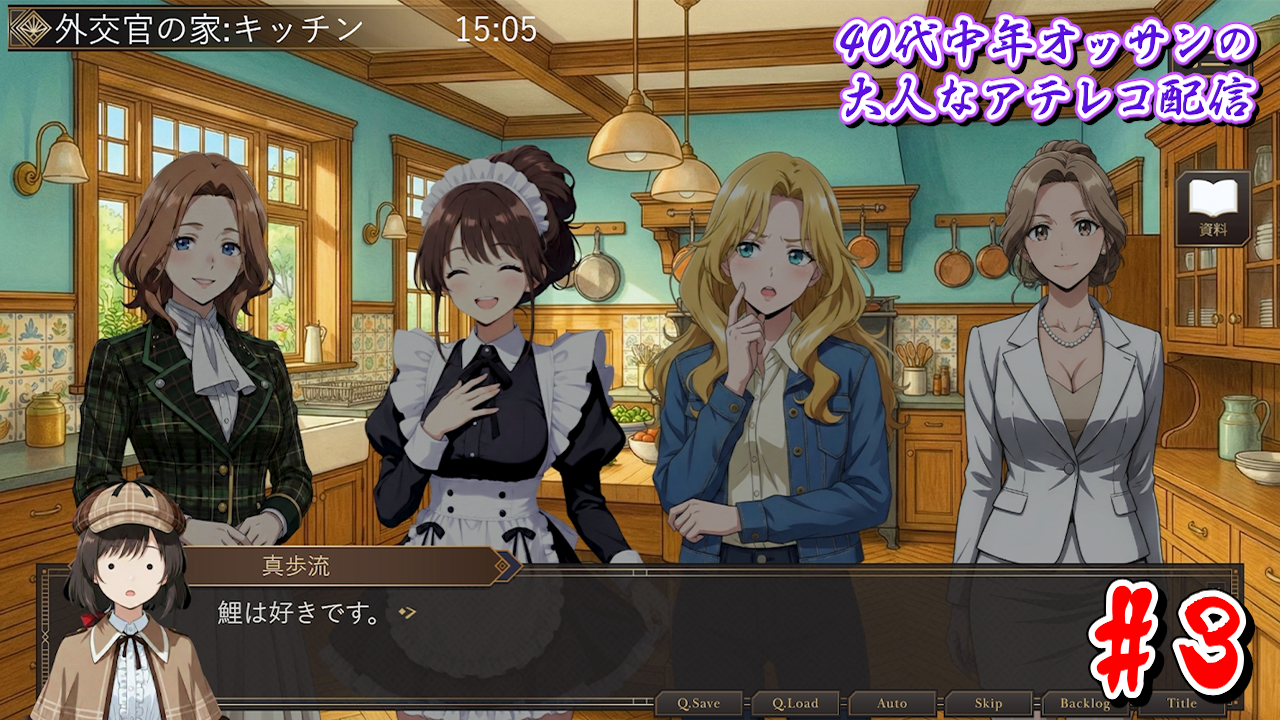Open the 資料 book panel

(x=1213, y=208)
